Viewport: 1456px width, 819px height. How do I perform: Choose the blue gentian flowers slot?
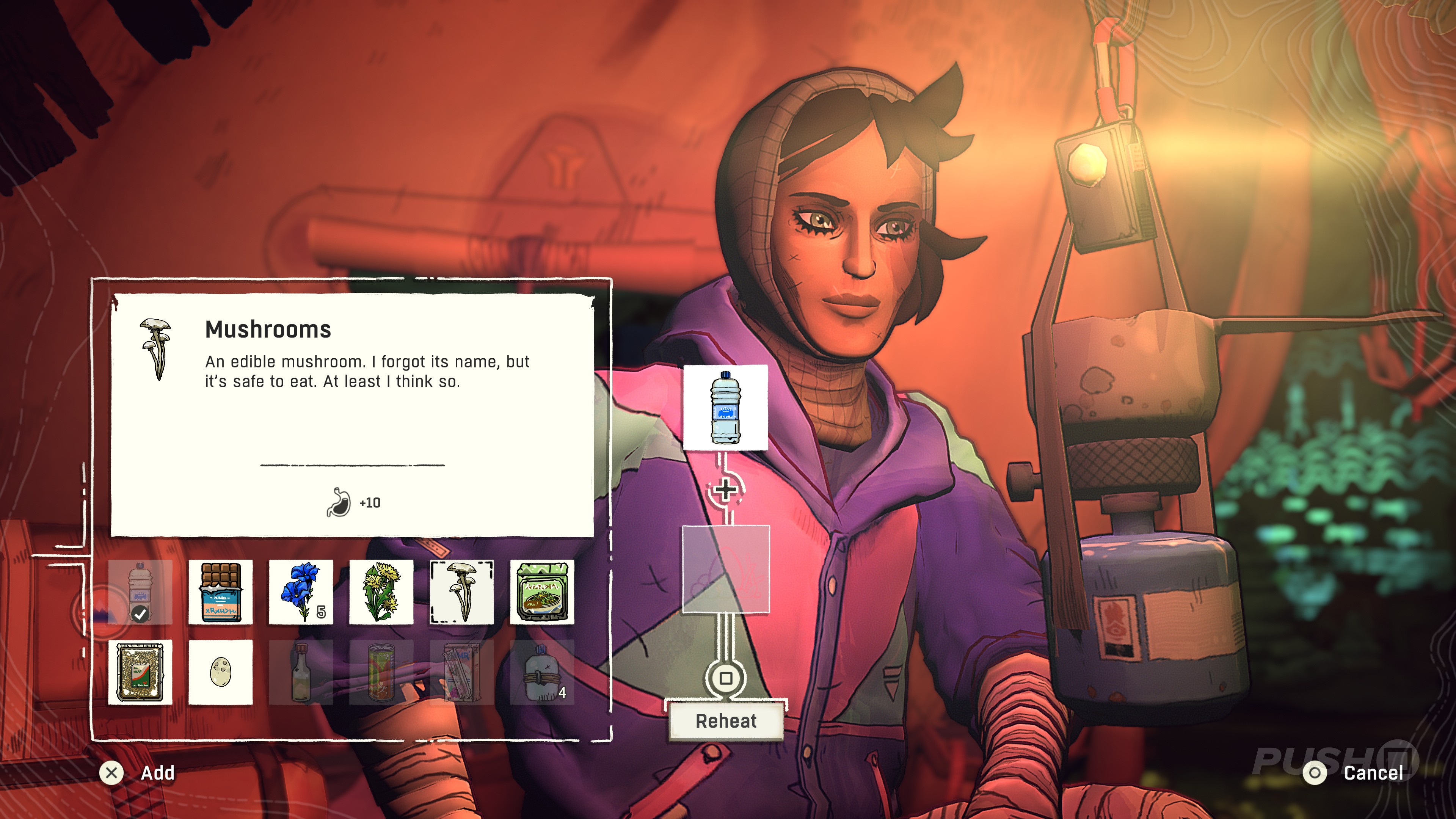click(x=301, y=592)
